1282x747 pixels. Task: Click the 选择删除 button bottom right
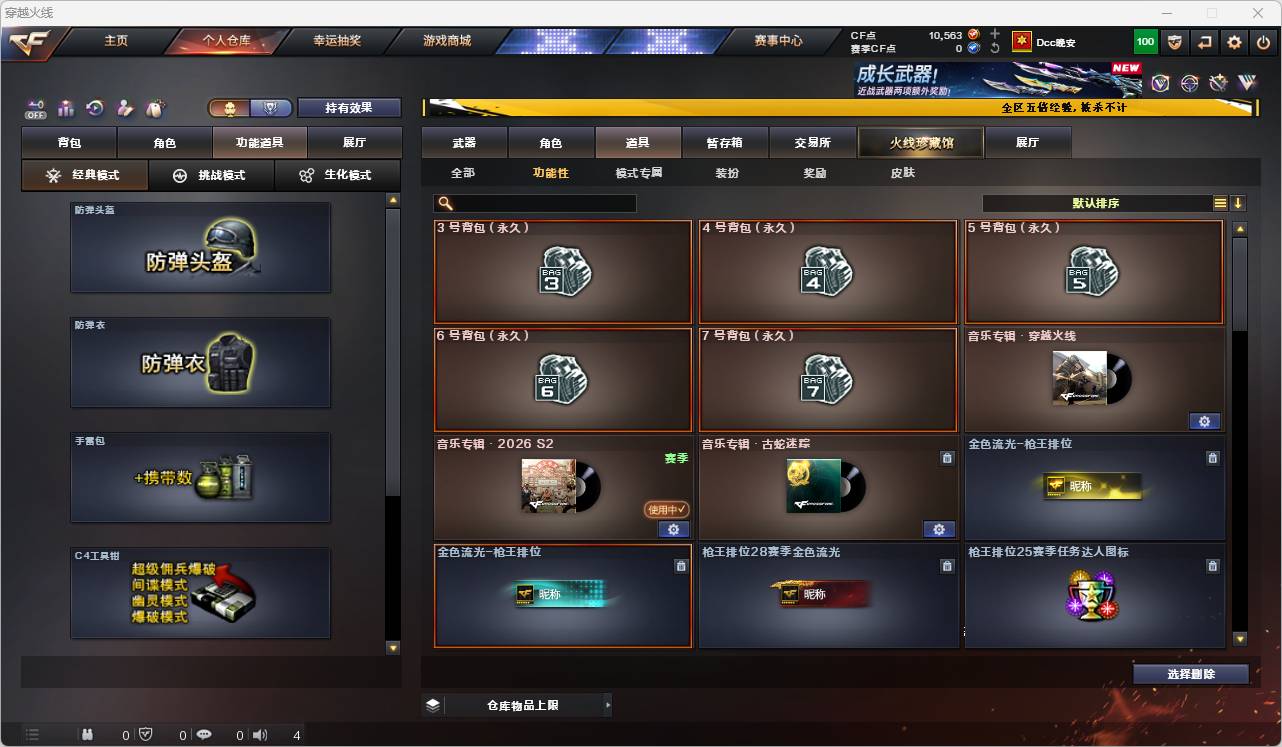(1190, 673)
